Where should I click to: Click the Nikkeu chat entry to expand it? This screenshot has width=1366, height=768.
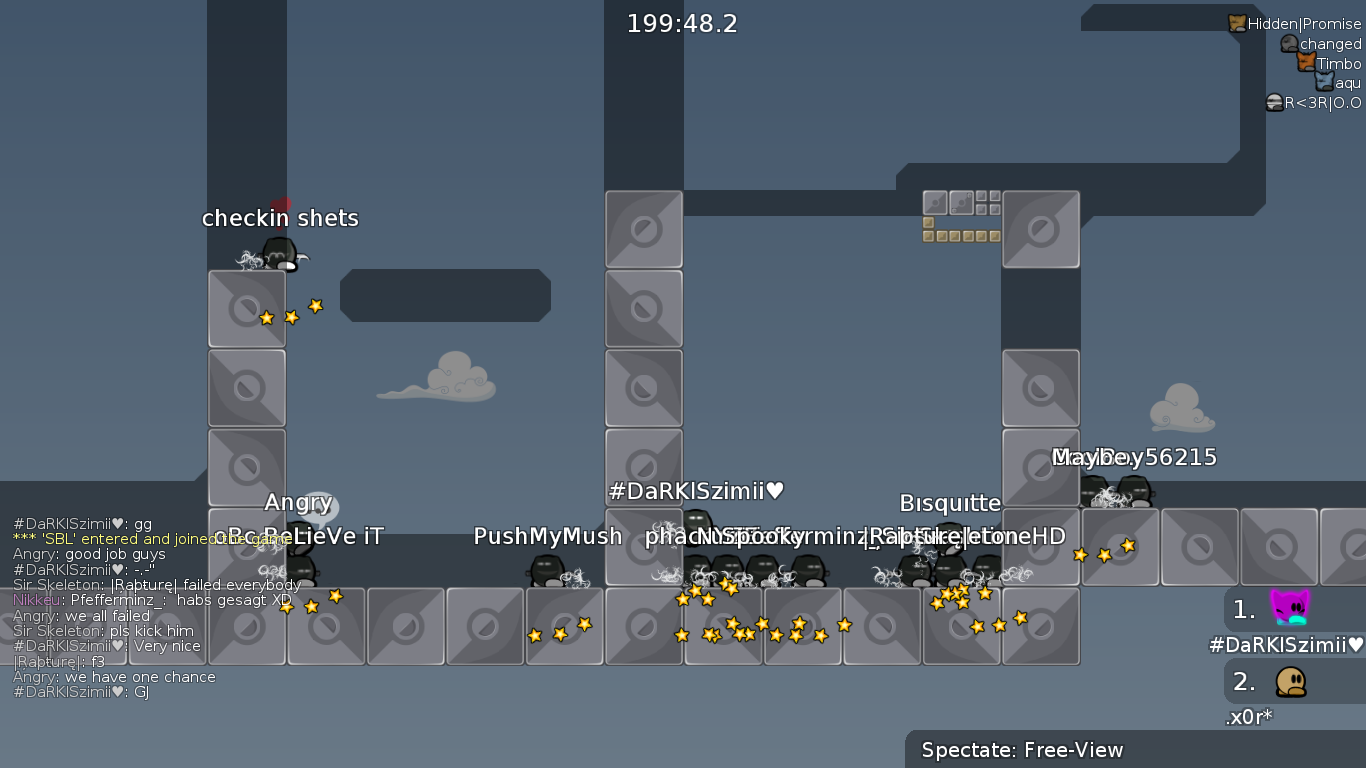pyautogui.click(x=150, y=599)
